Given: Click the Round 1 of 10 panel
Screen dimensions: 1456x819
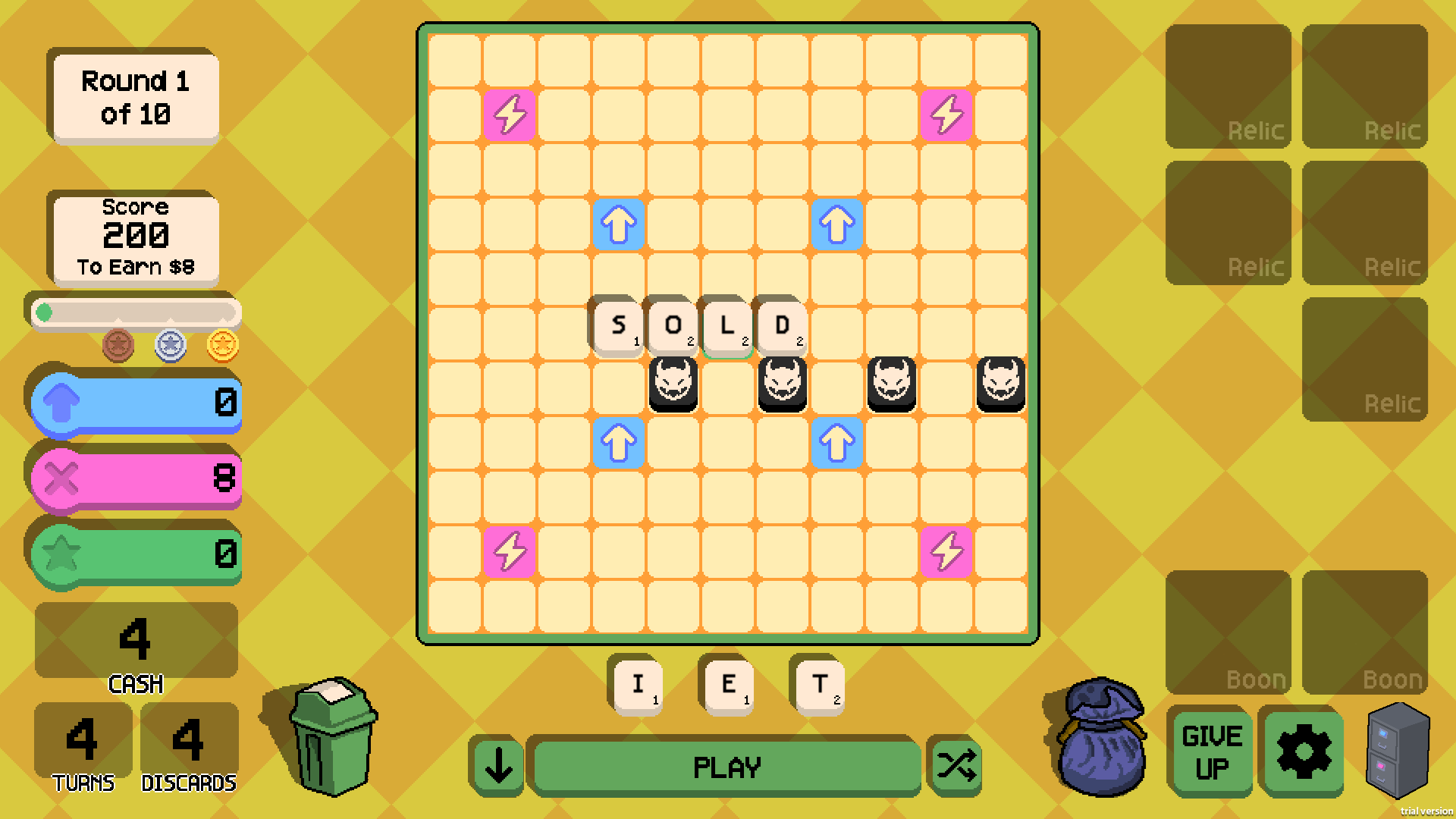Looking at the screenshot, I should tap(133, 96).
